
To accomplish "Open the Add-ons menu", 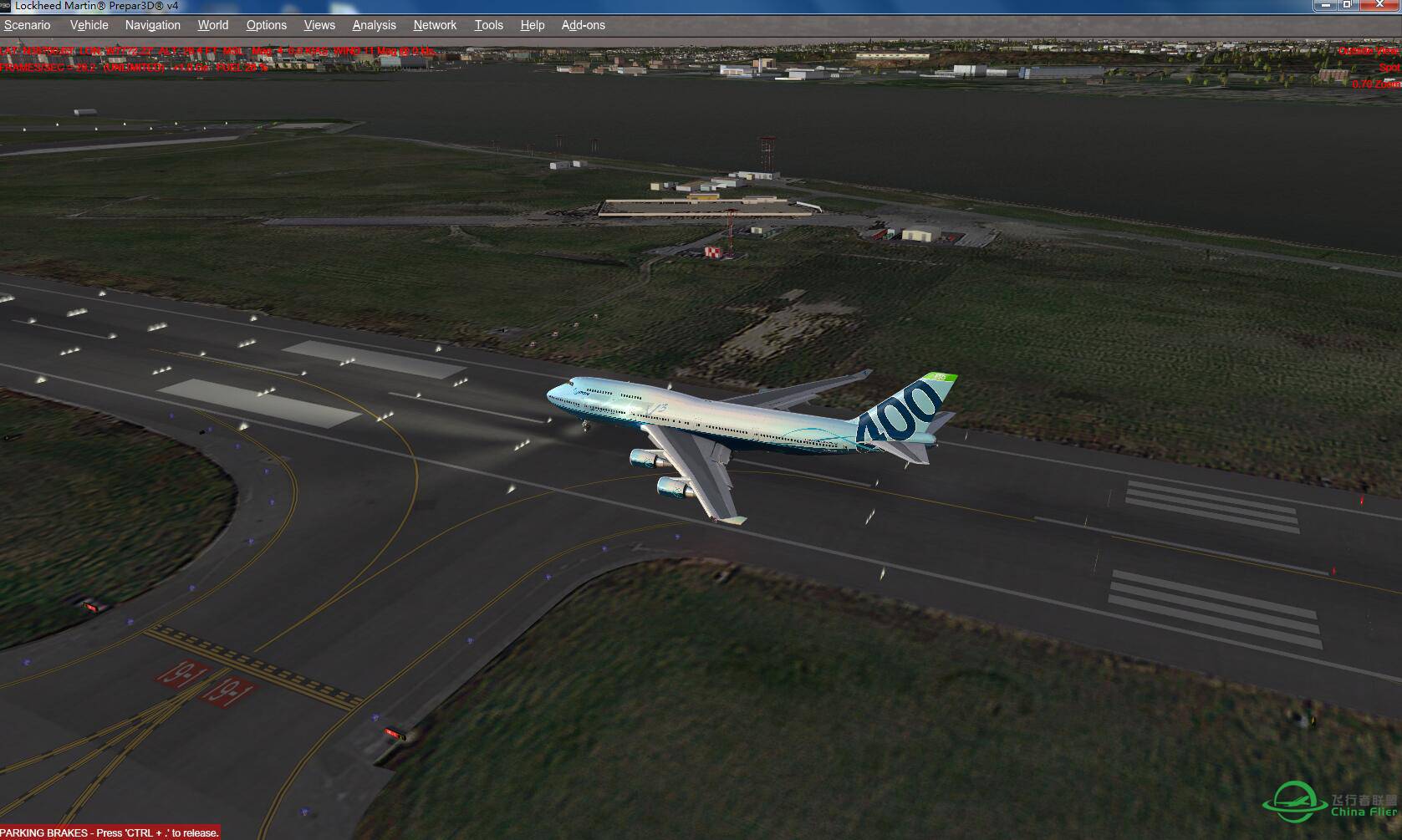I will click(x=582, y=25).
